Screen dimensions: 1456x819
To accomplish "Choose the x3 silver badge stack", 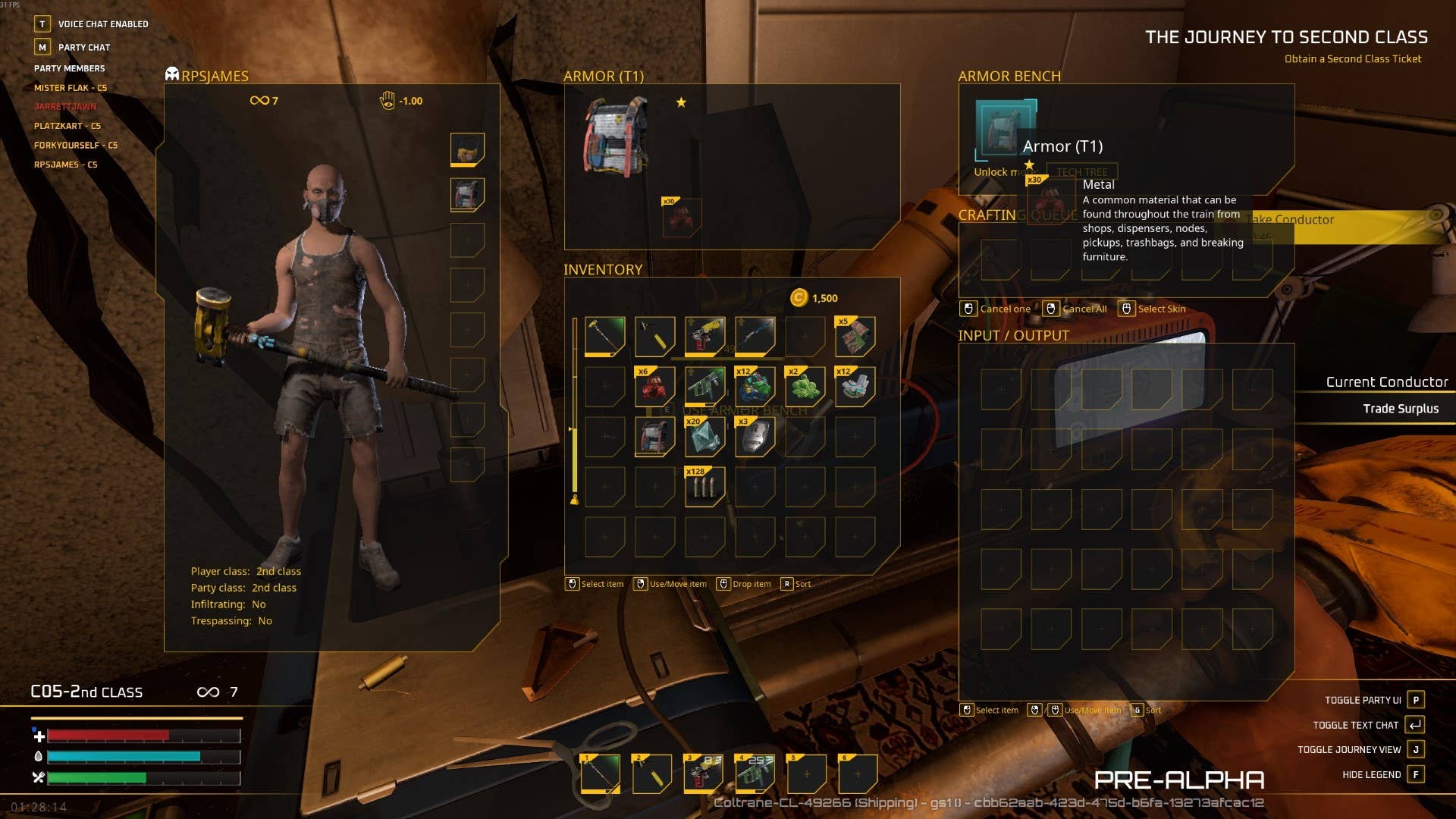I will (755, 436).
